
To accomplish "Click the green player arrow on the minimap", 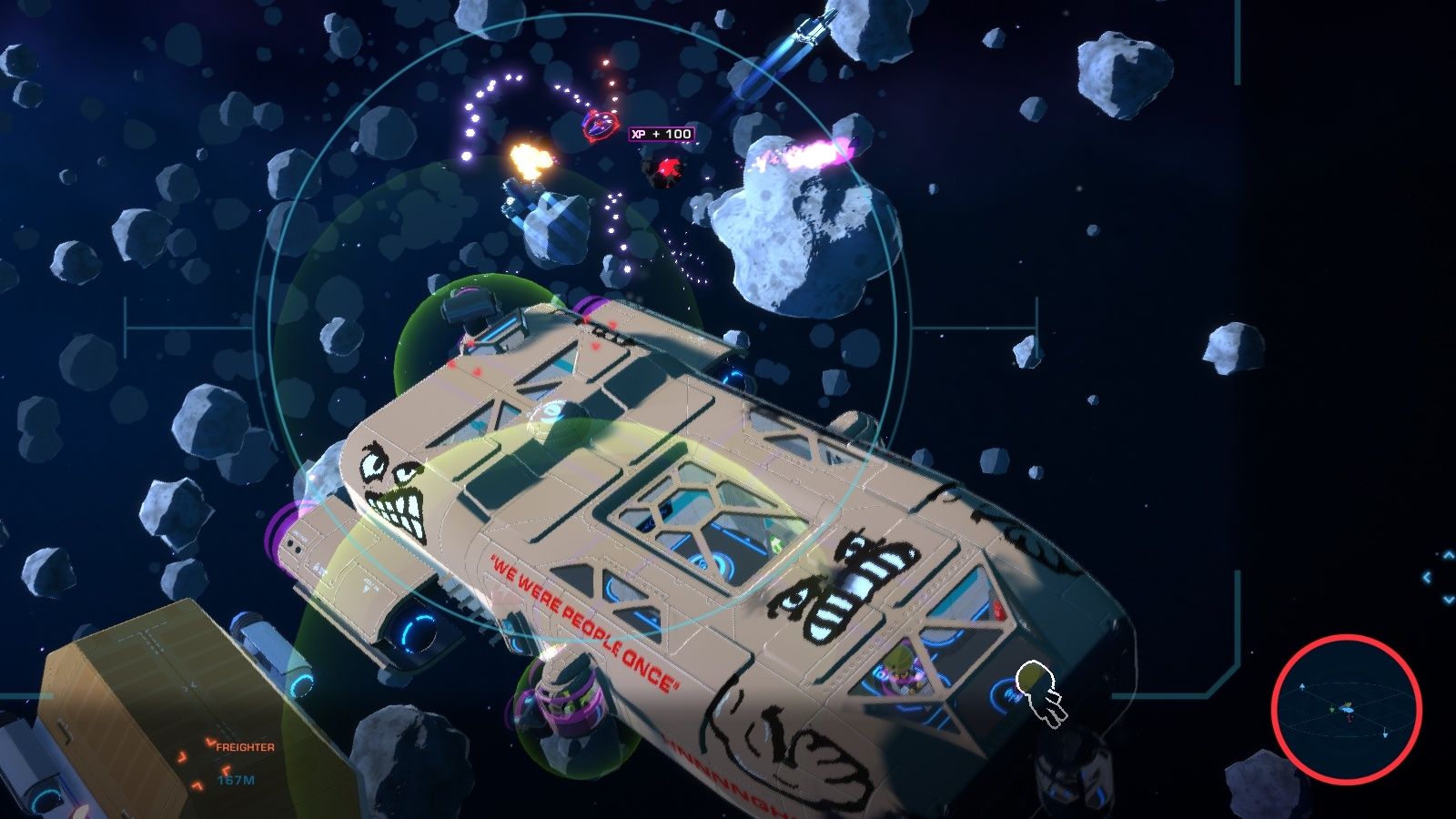I will 1331,709.
